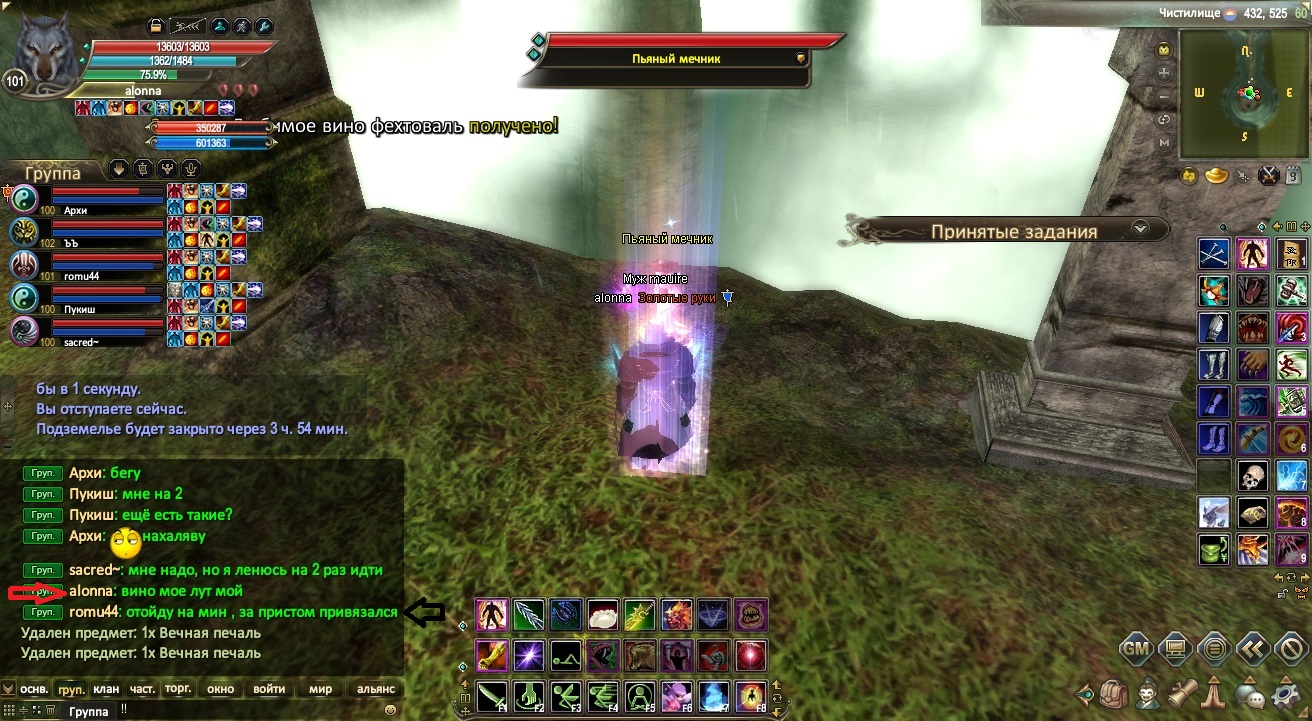Open the chat emoticon smiley picker
The image size is (1312, 721).
point(389,710)
